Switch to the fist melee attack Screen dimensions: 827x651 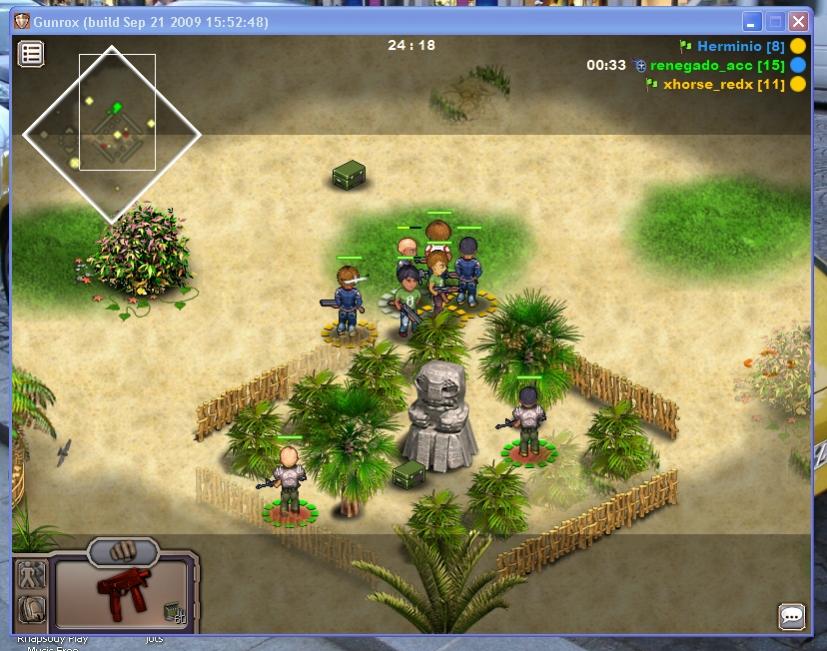click(123, 550)
